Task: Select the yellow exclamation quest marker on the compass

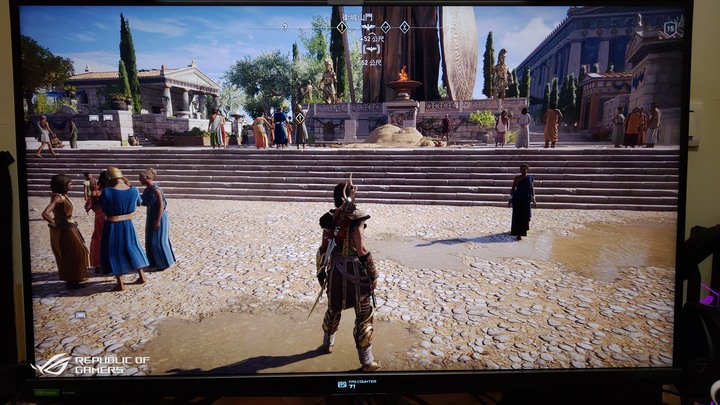Action: tap(341, 27)
